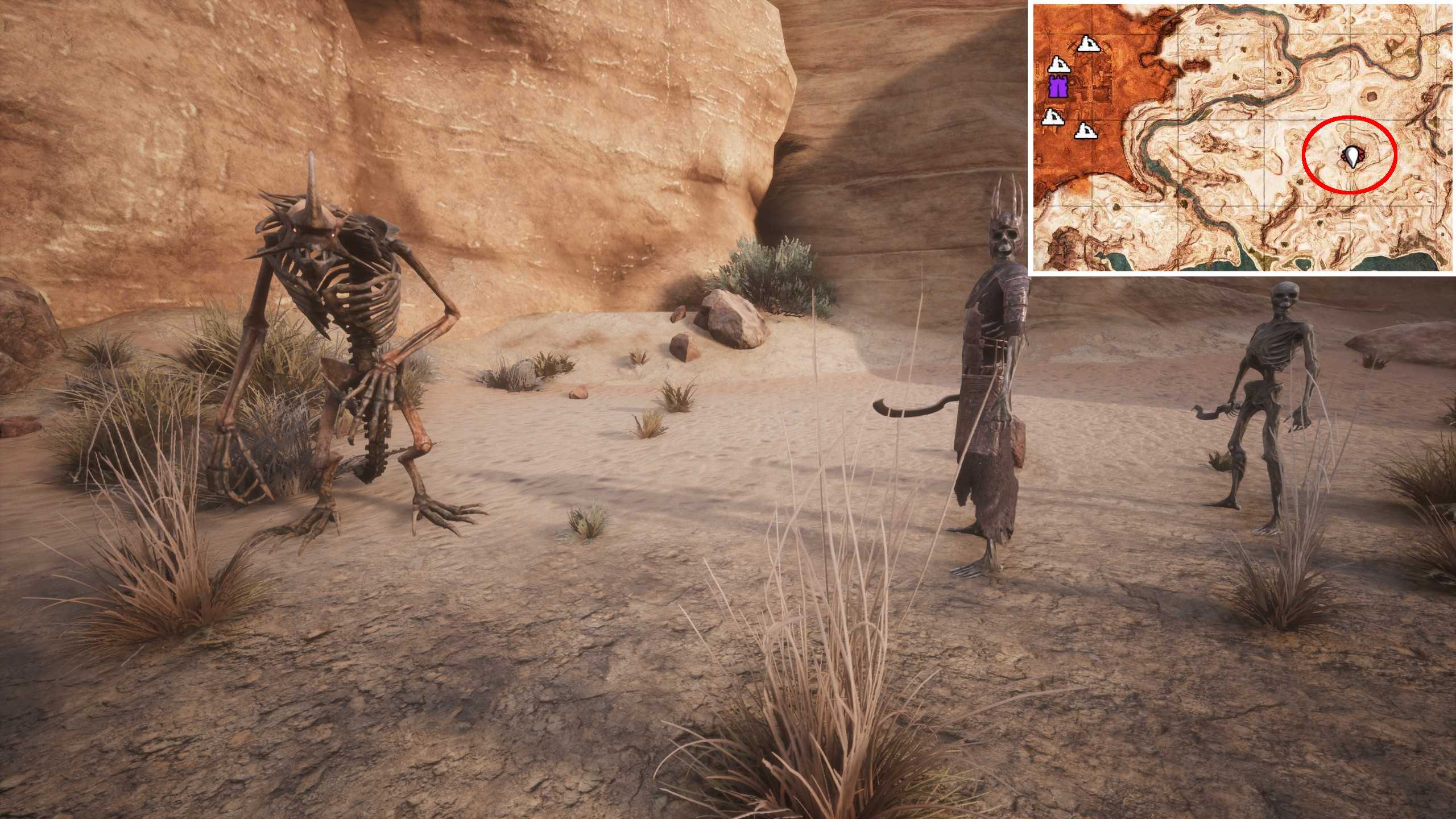Viewport: 1456px width, 819px height.
Task: Select the lowest camp ruins icon on the map
Action: coord(1086,131)
